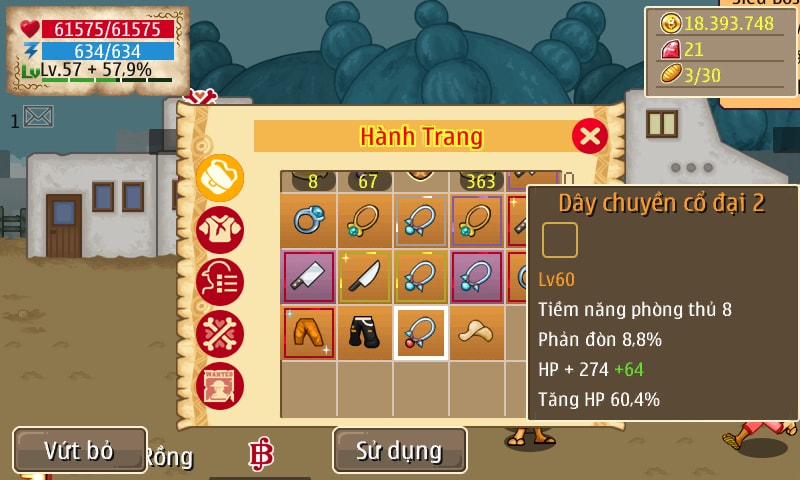
Task: Close the Hành Trang inventory window
Action: coord(590,135)
